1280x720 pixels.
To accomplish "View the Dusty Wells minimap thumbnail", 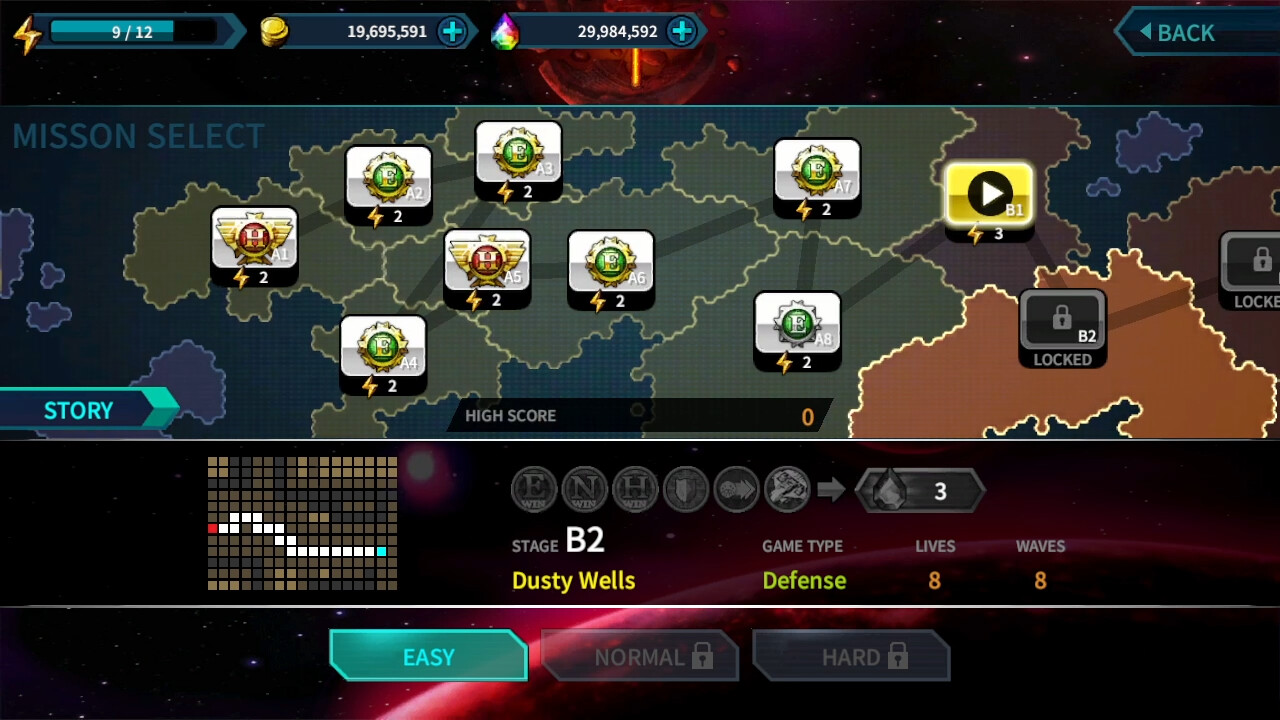I will coord(300,523).
